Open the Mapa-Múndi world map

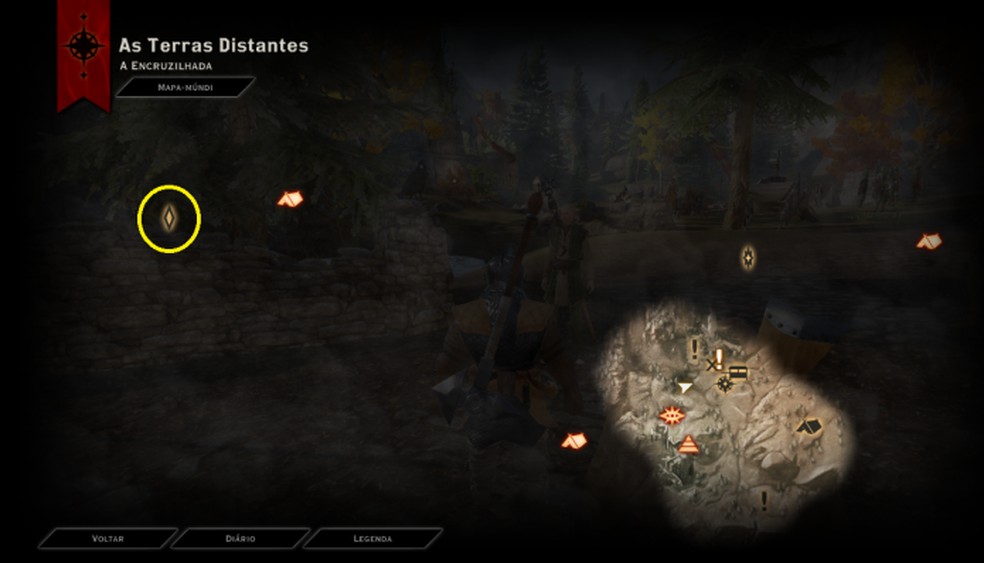(x=185, y=88)
